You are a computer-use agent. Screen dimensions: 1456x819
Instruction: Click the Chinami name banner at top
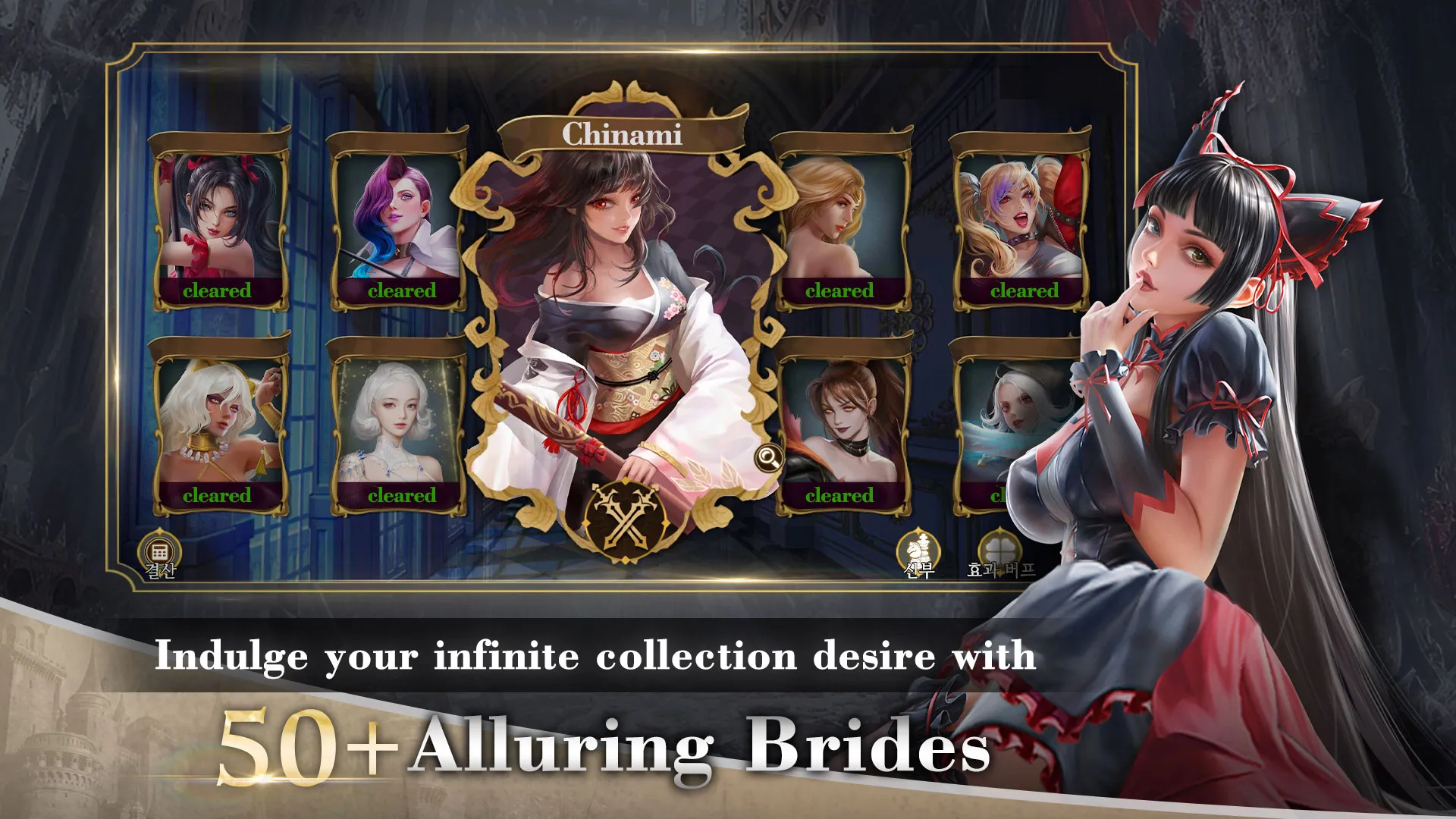point(622,133)
